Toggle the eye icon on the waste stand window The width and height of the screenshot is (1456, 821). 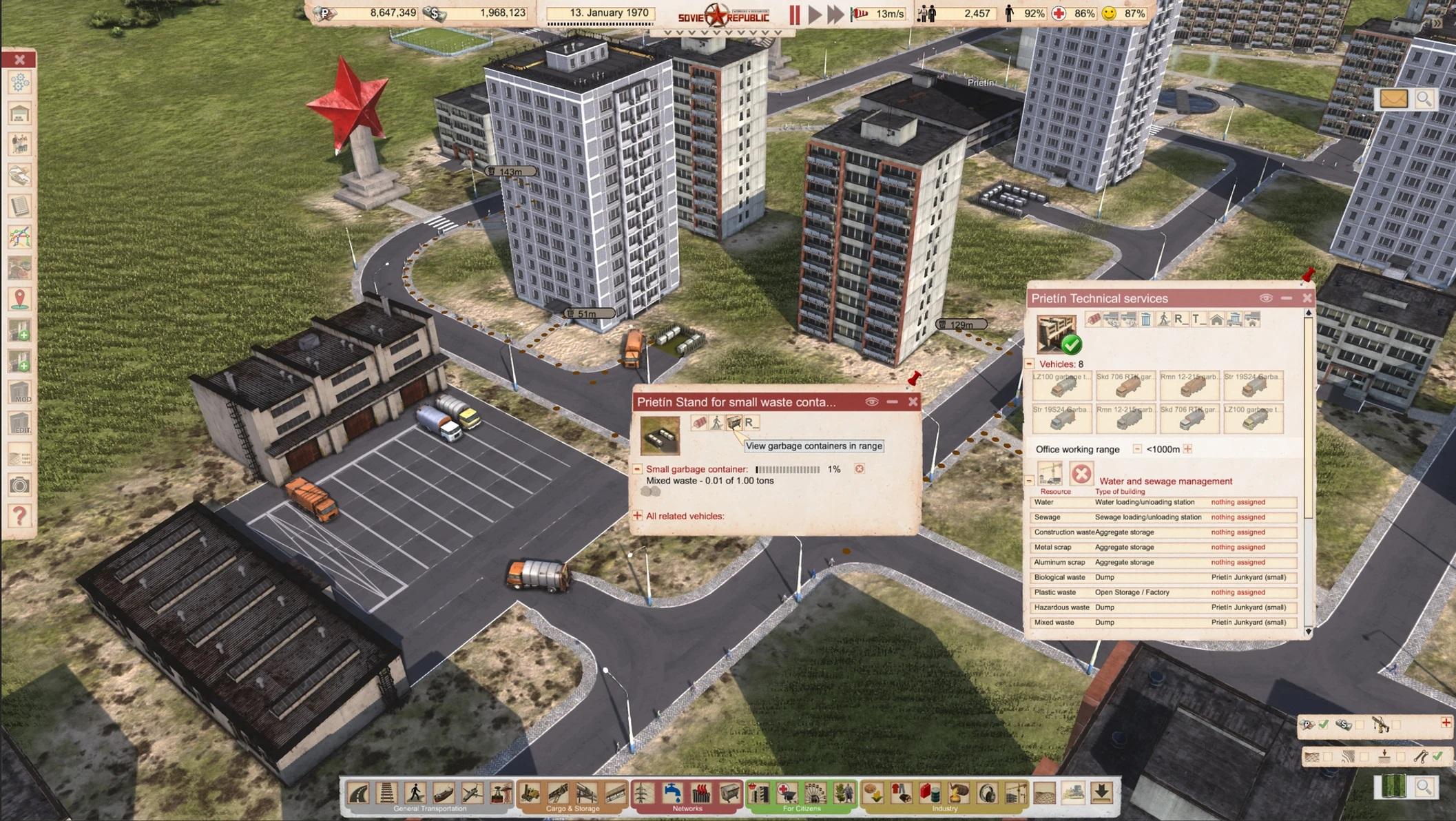tap(871, 402)
